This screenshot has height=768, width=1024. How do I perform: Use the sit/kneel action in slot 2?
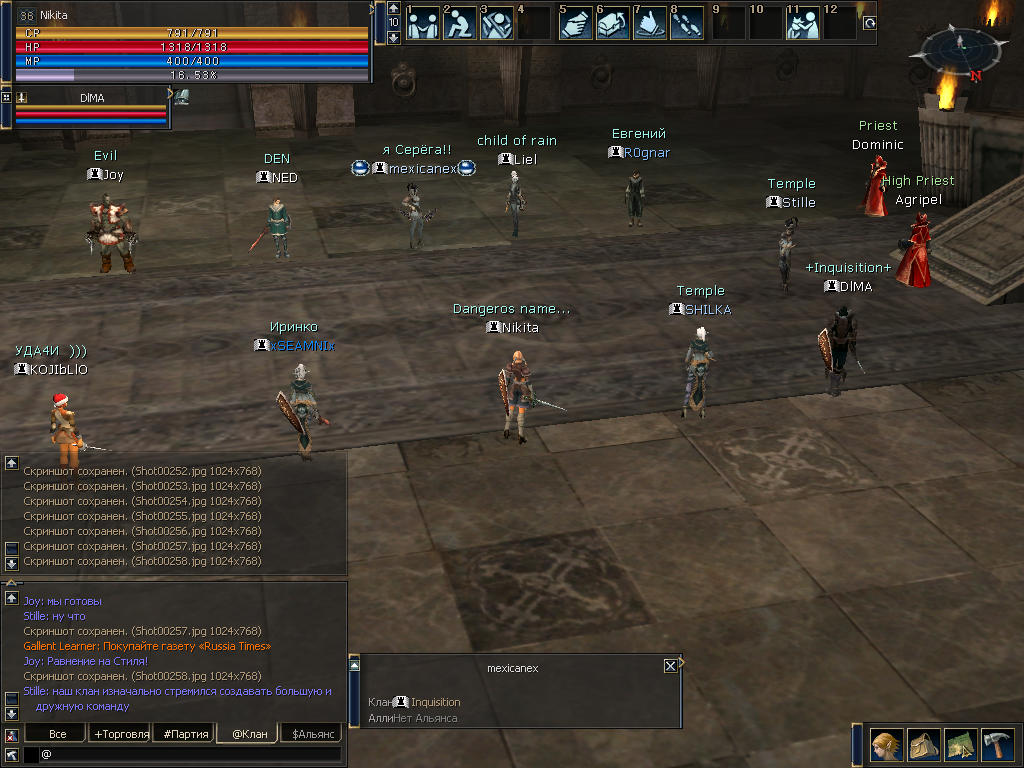[460, 23]
